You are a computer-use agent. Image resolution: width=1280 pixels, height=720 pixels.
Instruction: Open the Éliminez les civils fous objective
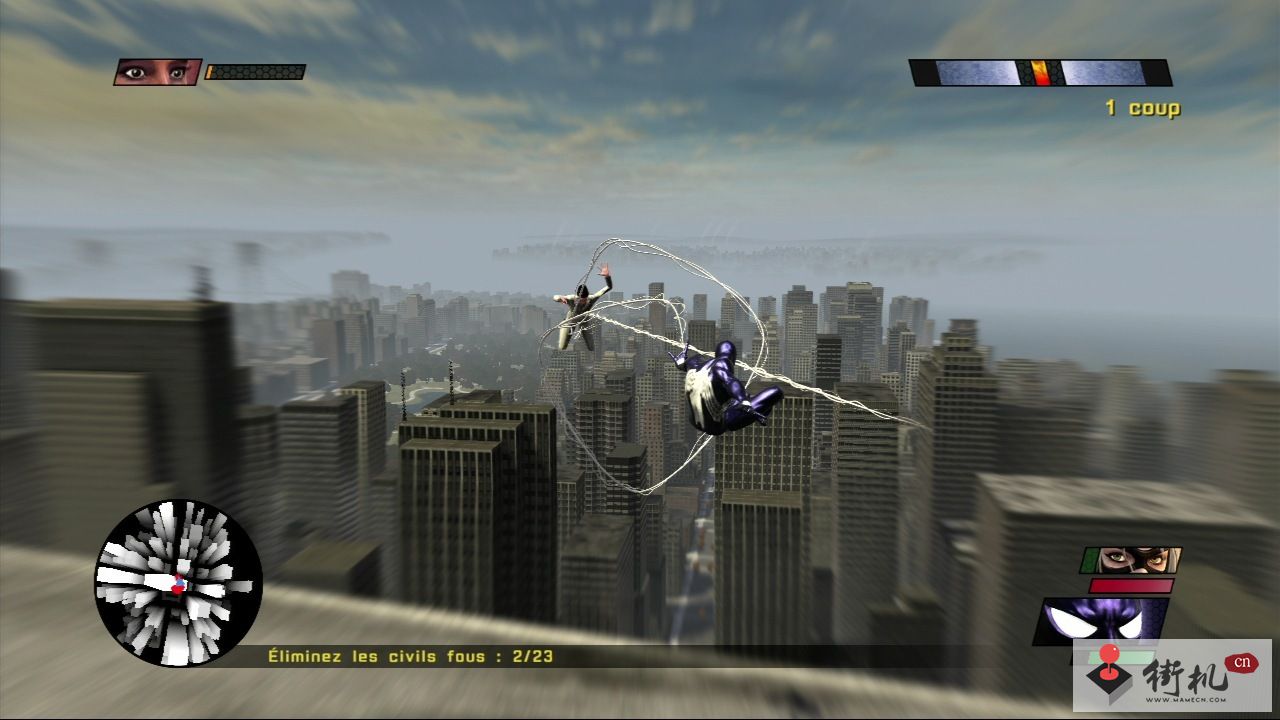[410, 657]
